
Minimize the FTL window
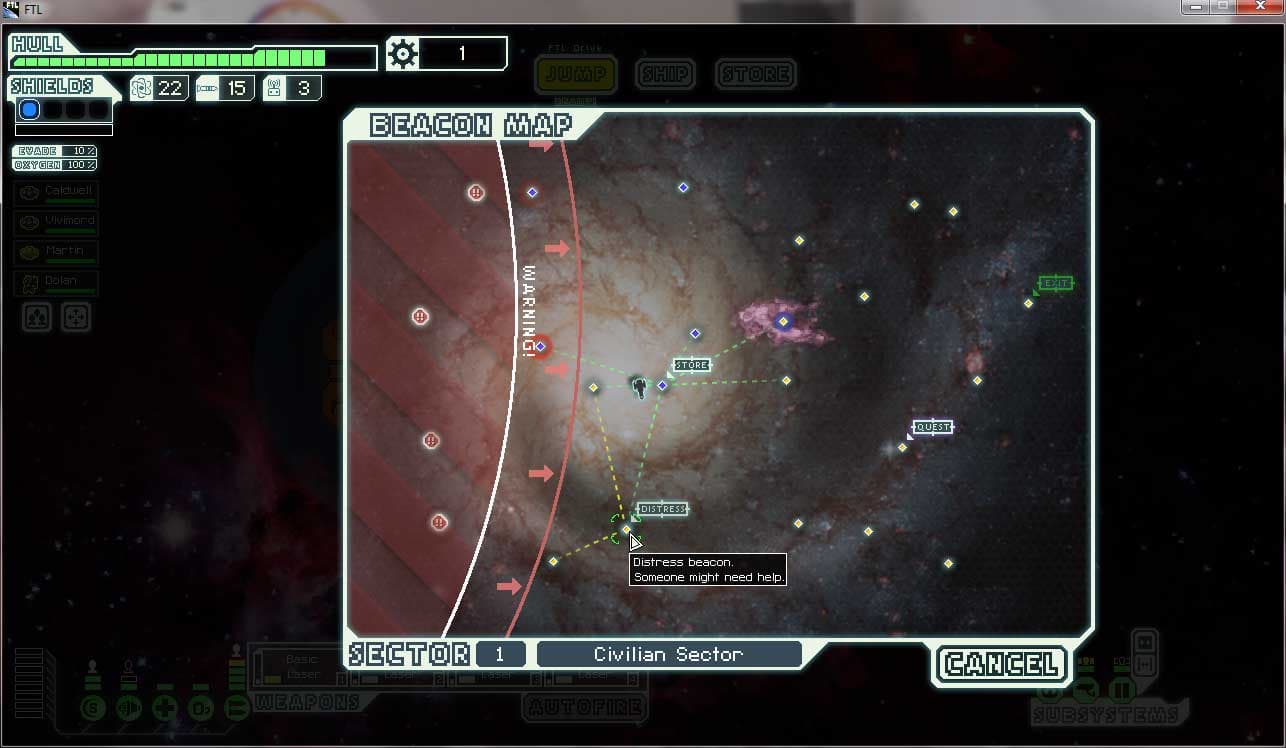coord(1194,7)
